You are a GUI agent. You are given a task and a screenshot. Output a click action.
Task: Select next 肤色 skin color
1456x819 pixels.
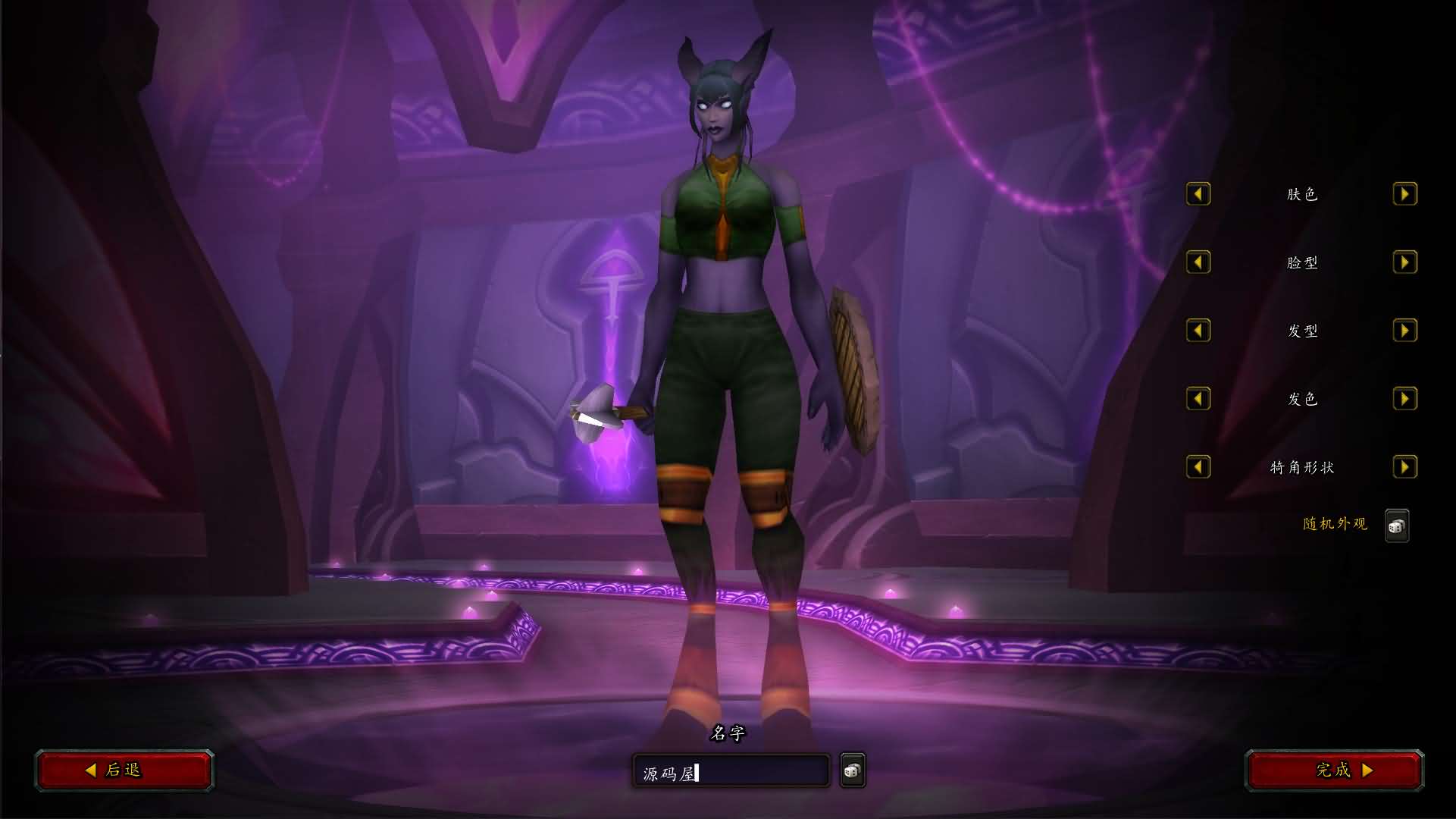pyautogui.click(x=1404, y=194)
